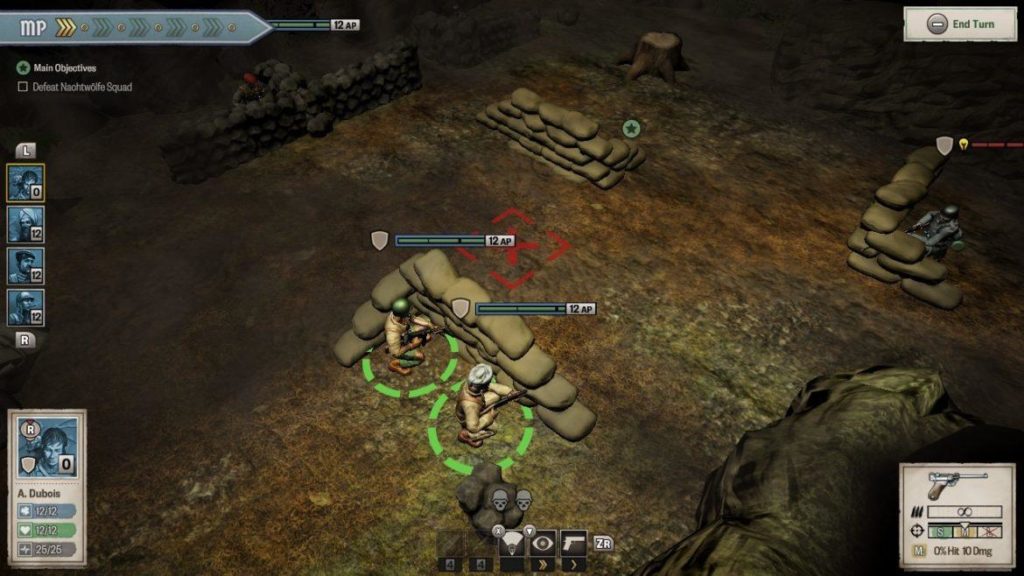Open A. Dubois character card portrait
This screenshot has height=576, width=1024.
point(48,446)
